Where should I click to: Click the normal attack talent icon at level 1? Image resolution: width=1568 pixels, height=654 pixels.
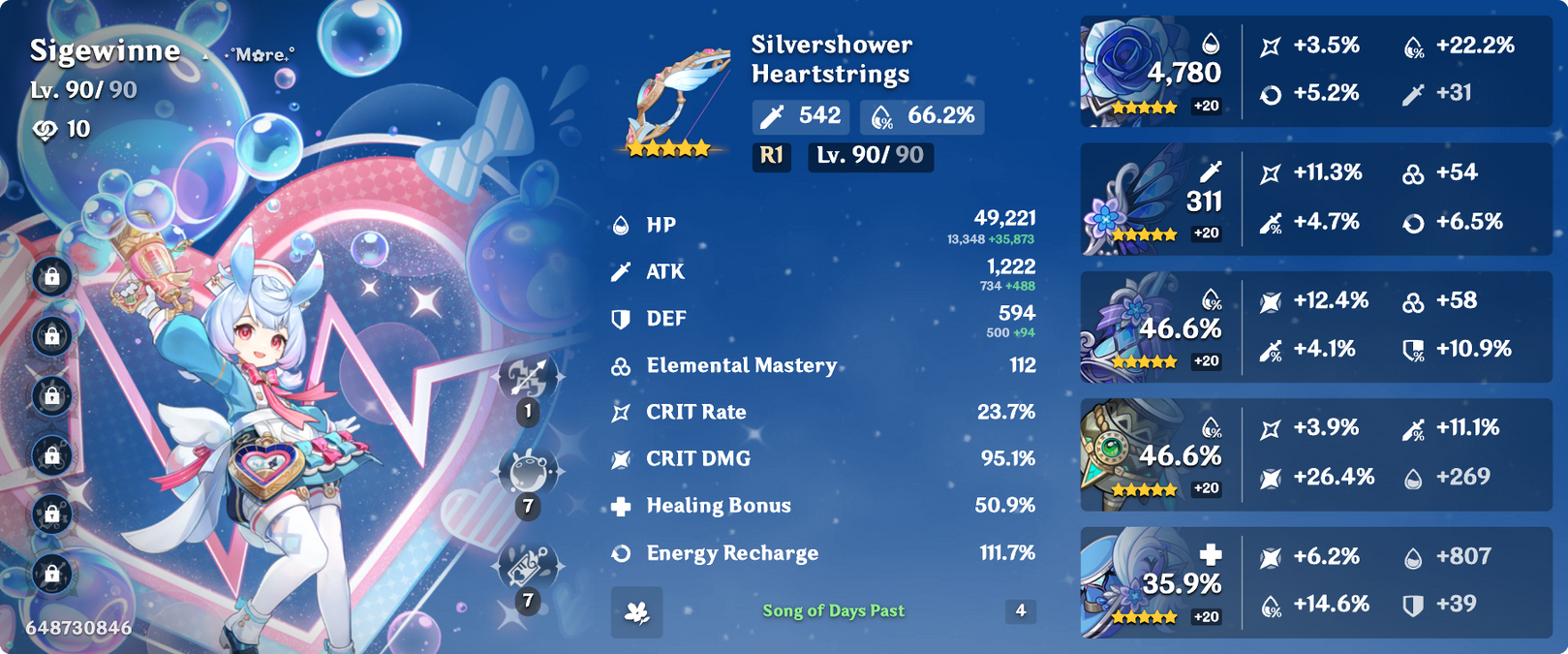click(528, 377)
